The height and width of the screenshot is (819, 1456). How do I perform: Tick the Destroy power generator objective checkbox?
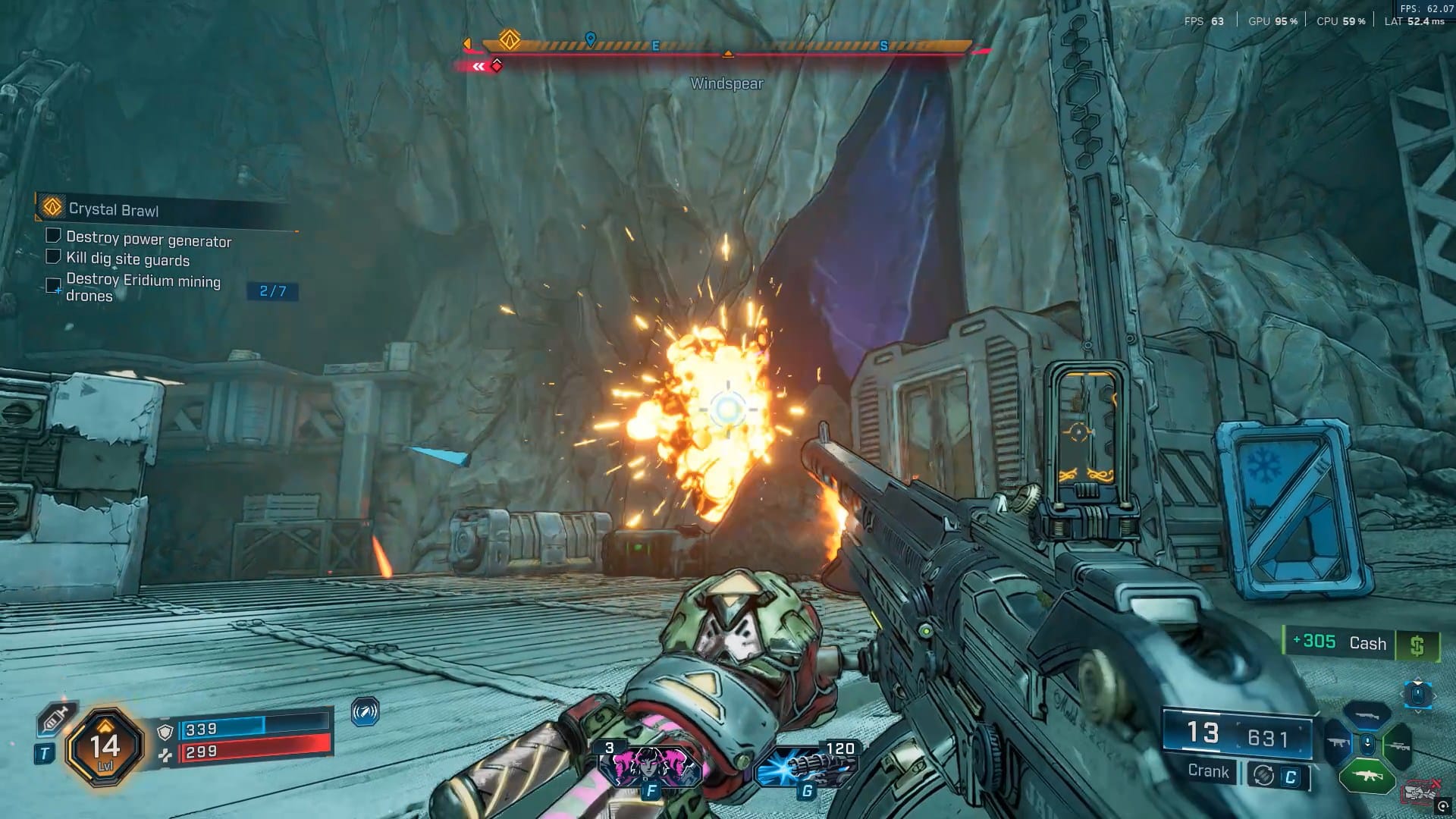(x=53, y=236)
